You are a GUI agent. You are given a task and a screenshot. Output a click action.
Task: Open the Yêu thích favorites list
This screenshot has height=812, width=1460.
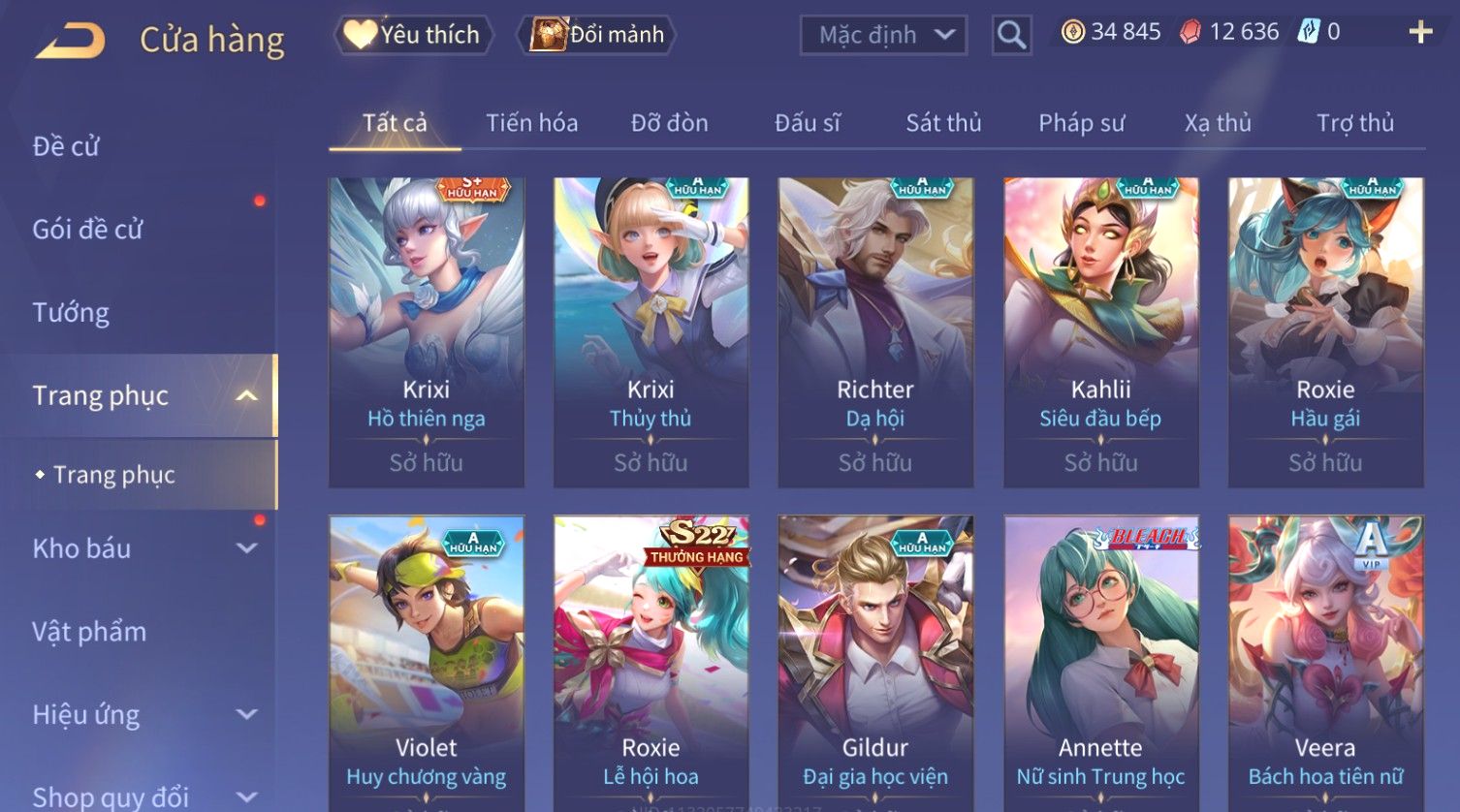(414, 35)
